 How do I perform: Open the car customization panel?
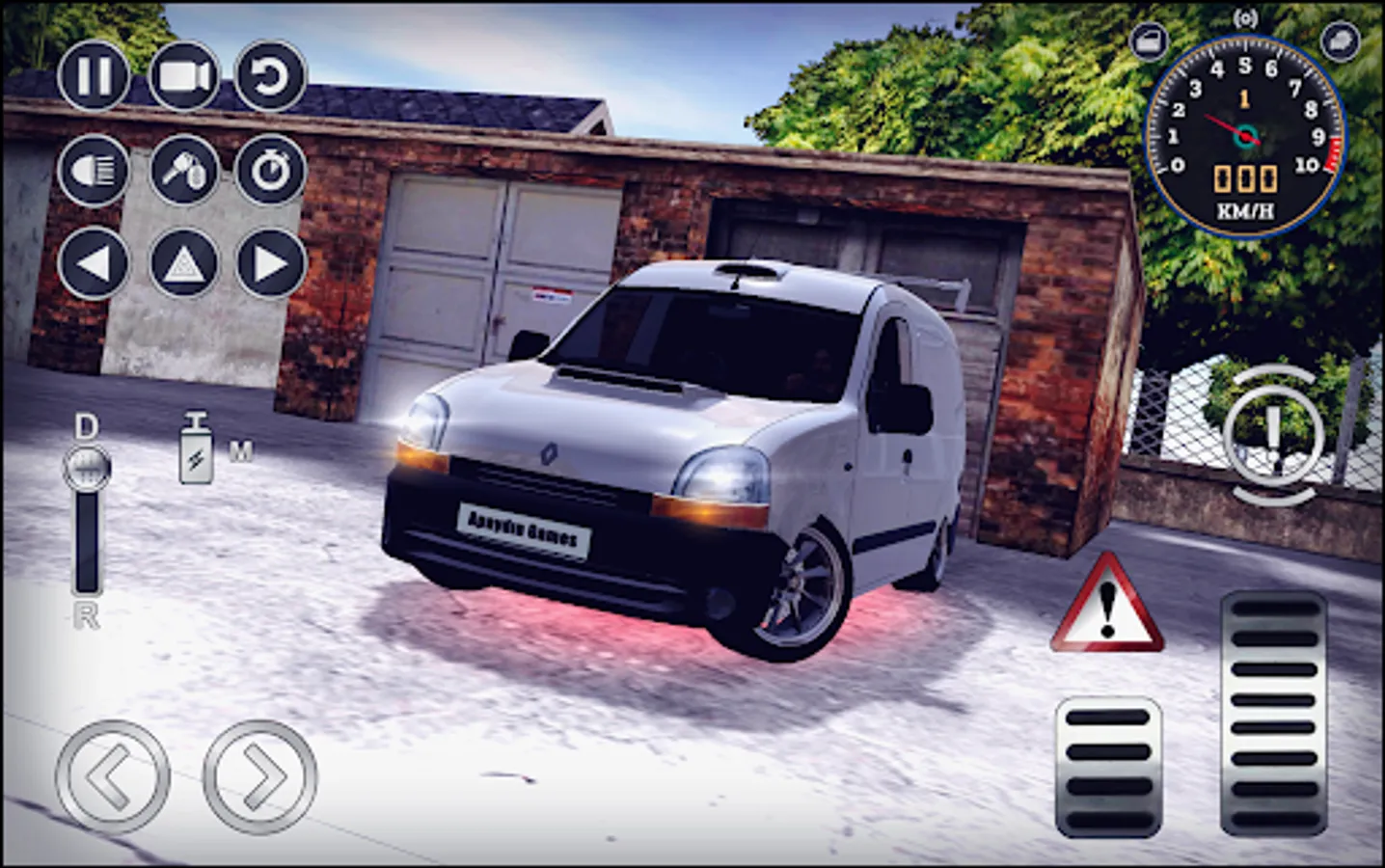pos(1341,42)
